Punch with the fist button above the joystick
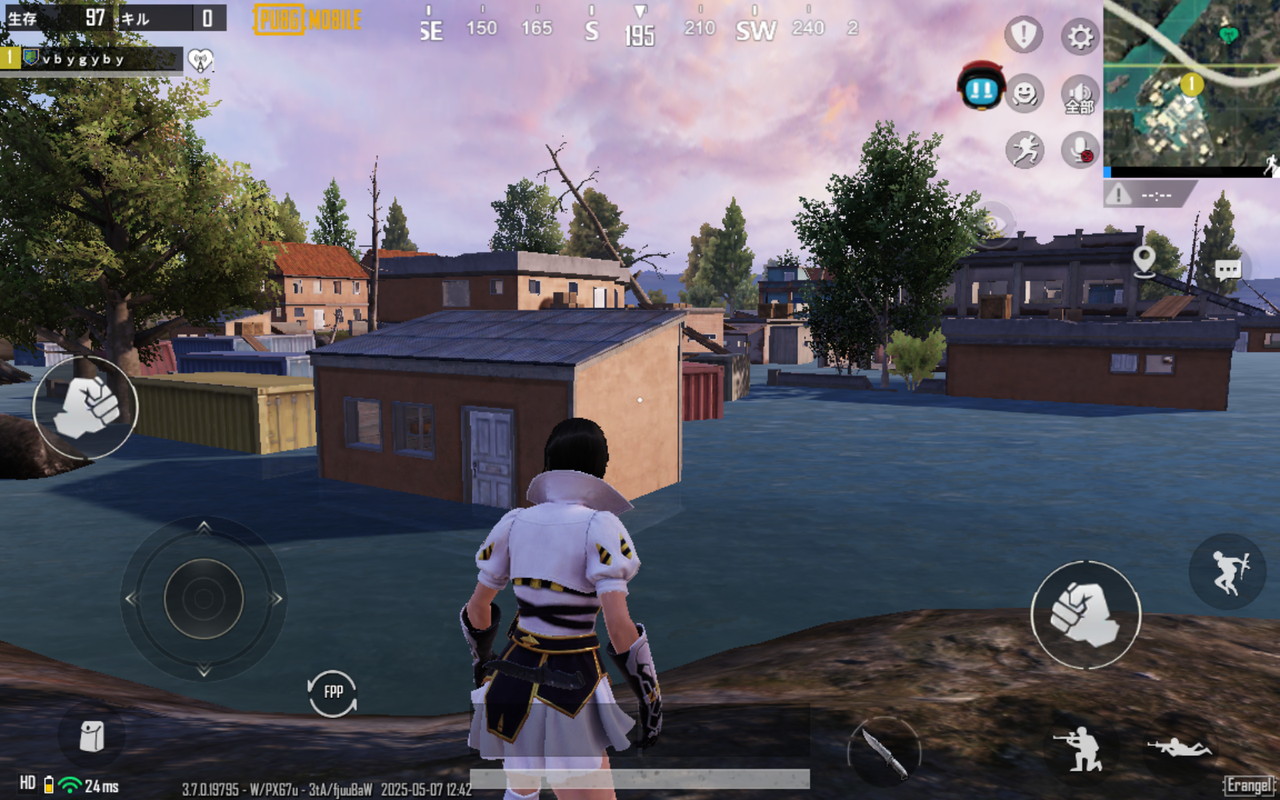 pyautogui.click(x=85, y=408)
